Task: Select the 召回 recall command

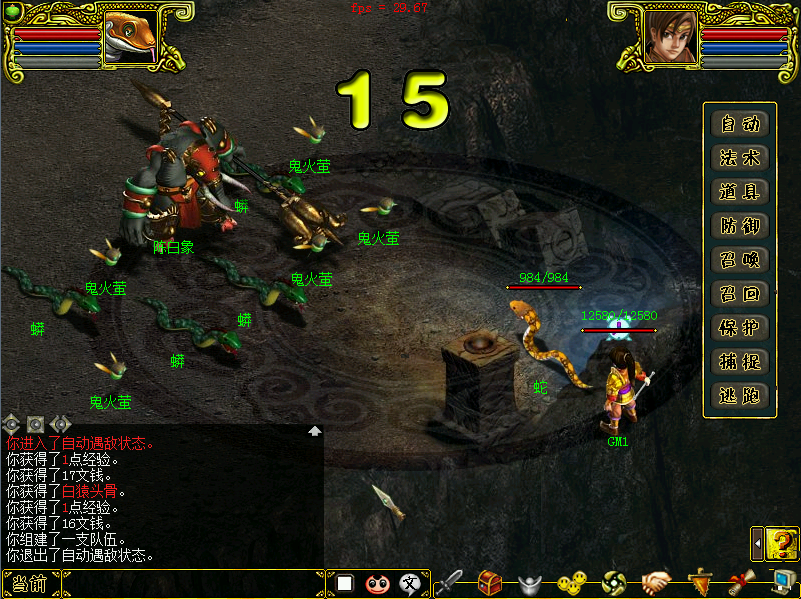Action: coord(740,294)
